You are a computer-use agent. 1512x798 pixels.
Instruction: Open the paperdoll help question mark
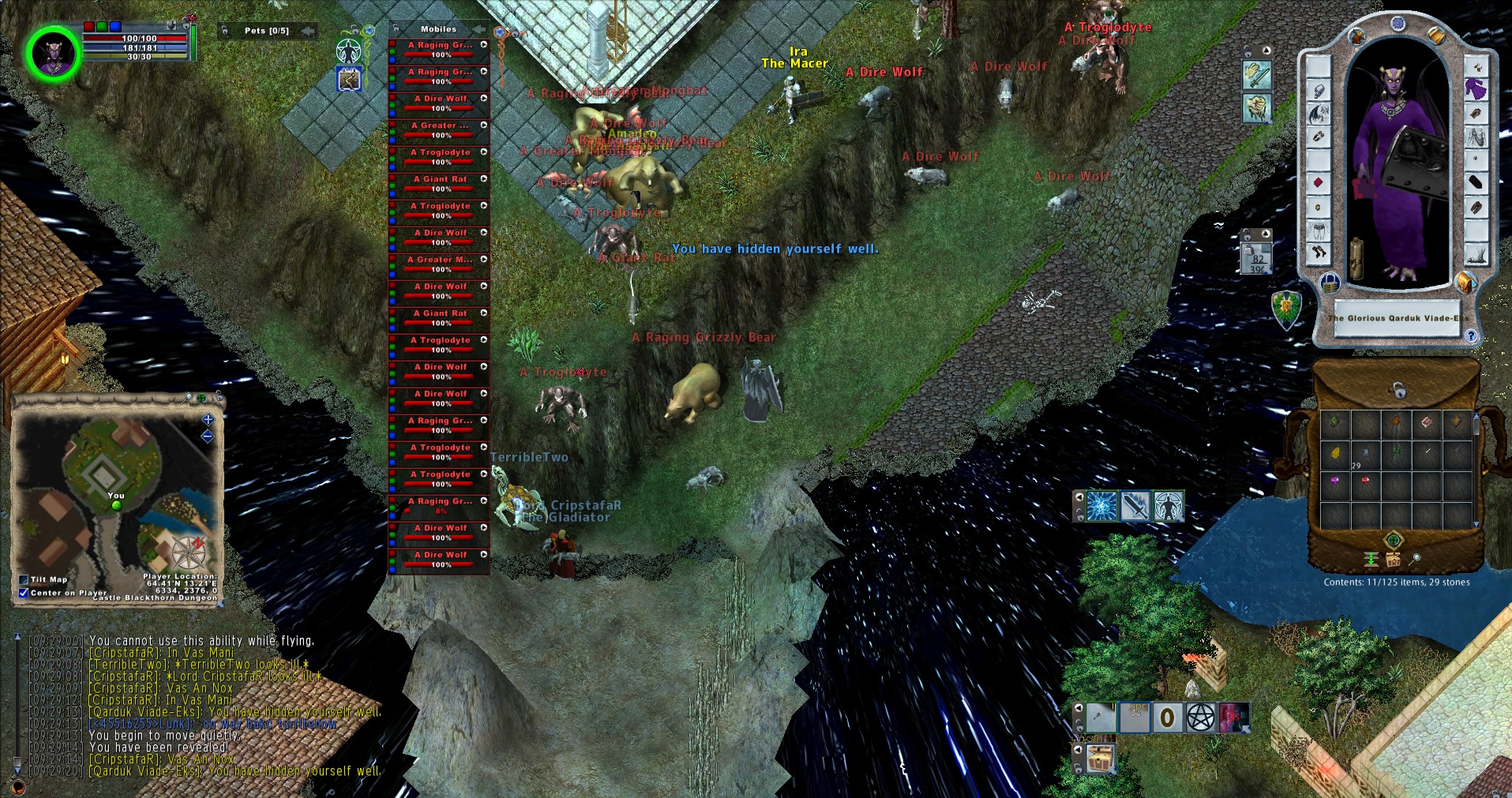click(1470, 335)
